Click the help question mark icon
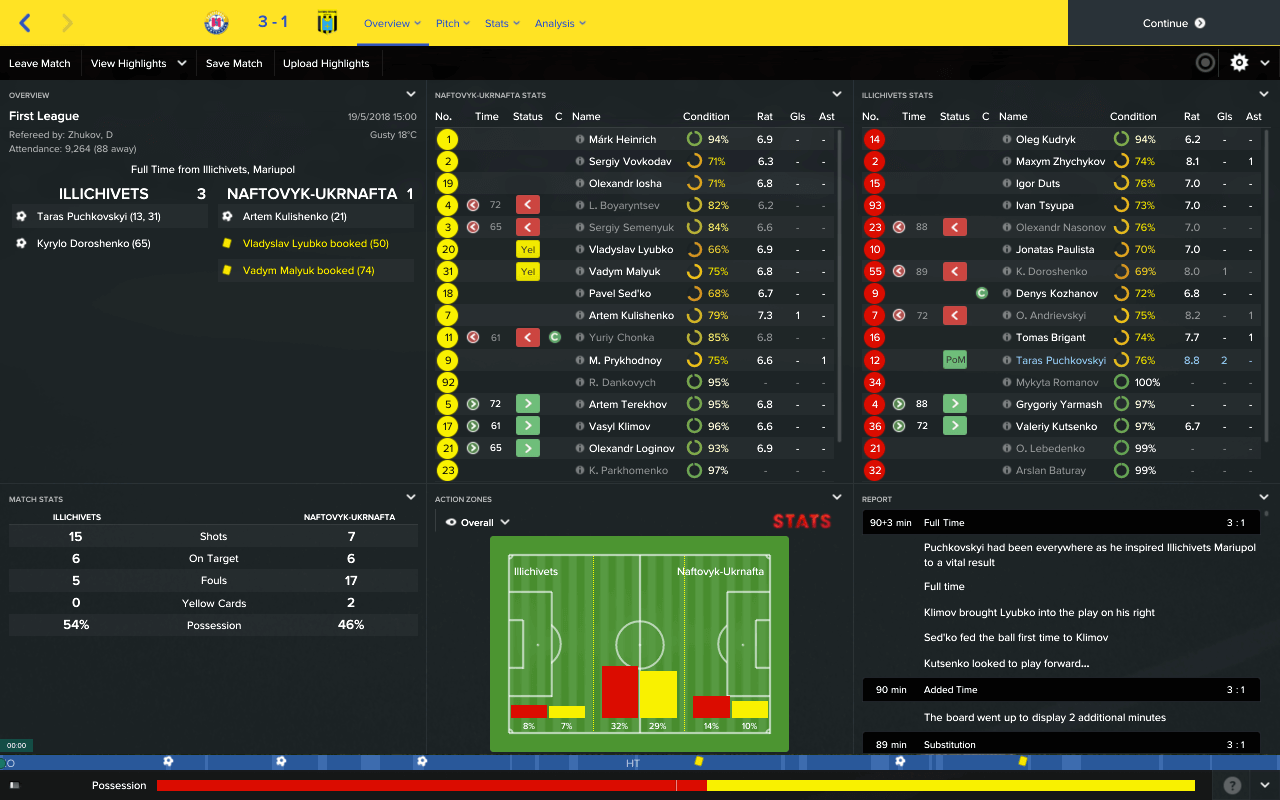The width and height of the screenshot is (1280, 800). (1233, 785)
